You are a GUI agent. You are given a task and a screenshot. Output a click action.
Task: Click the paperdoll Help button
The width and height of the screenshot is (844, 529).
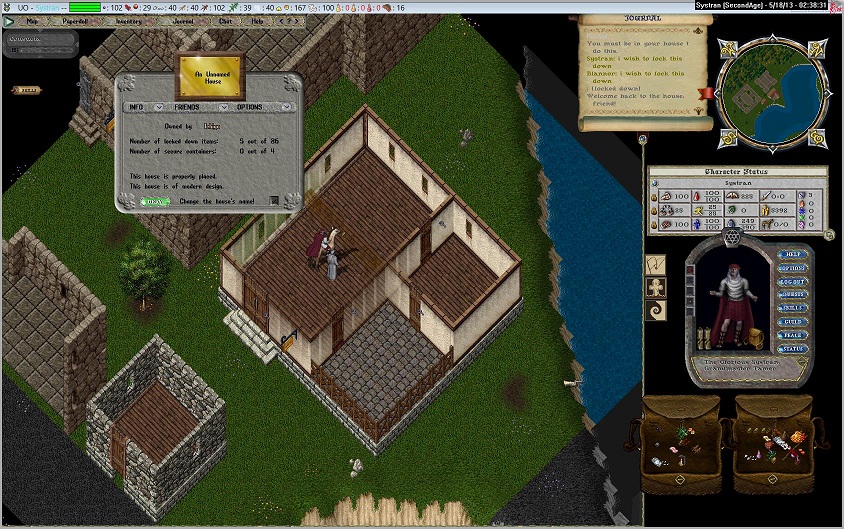click(792, 255)
